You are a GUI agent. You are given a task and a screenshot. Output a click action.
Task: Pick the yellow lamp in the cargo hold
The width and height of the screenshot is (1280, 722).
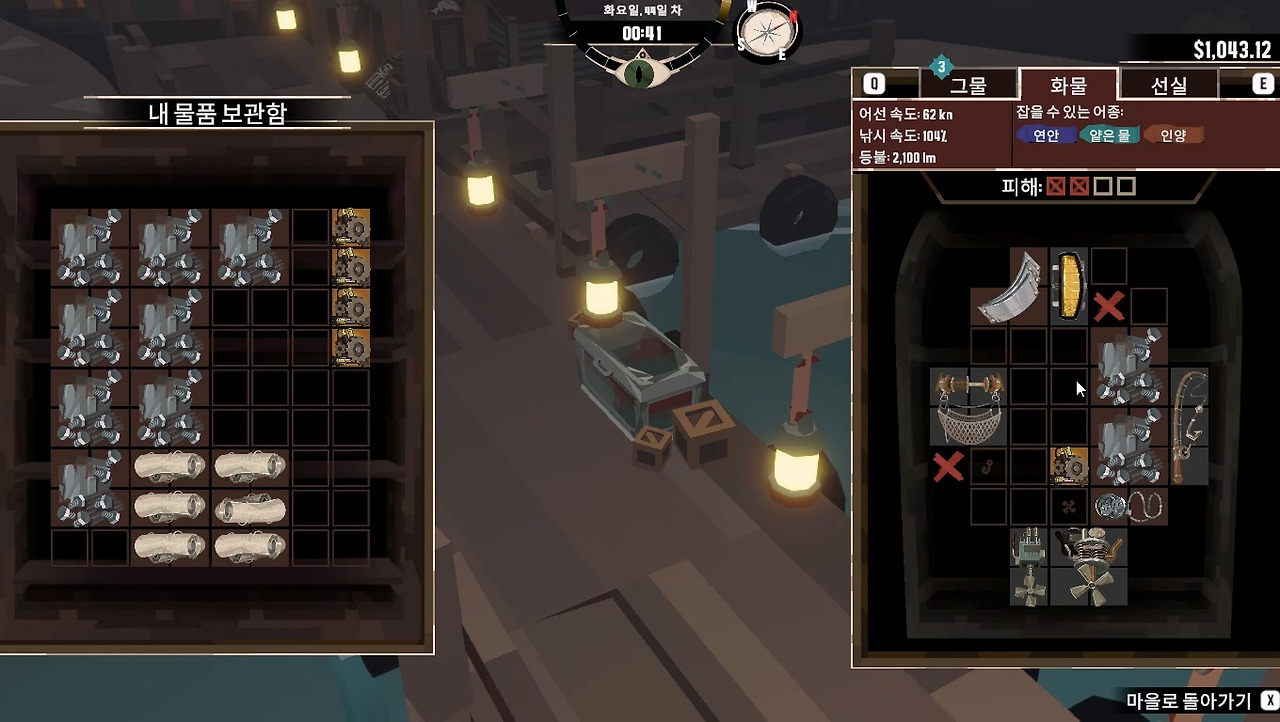coord(1068,285)
